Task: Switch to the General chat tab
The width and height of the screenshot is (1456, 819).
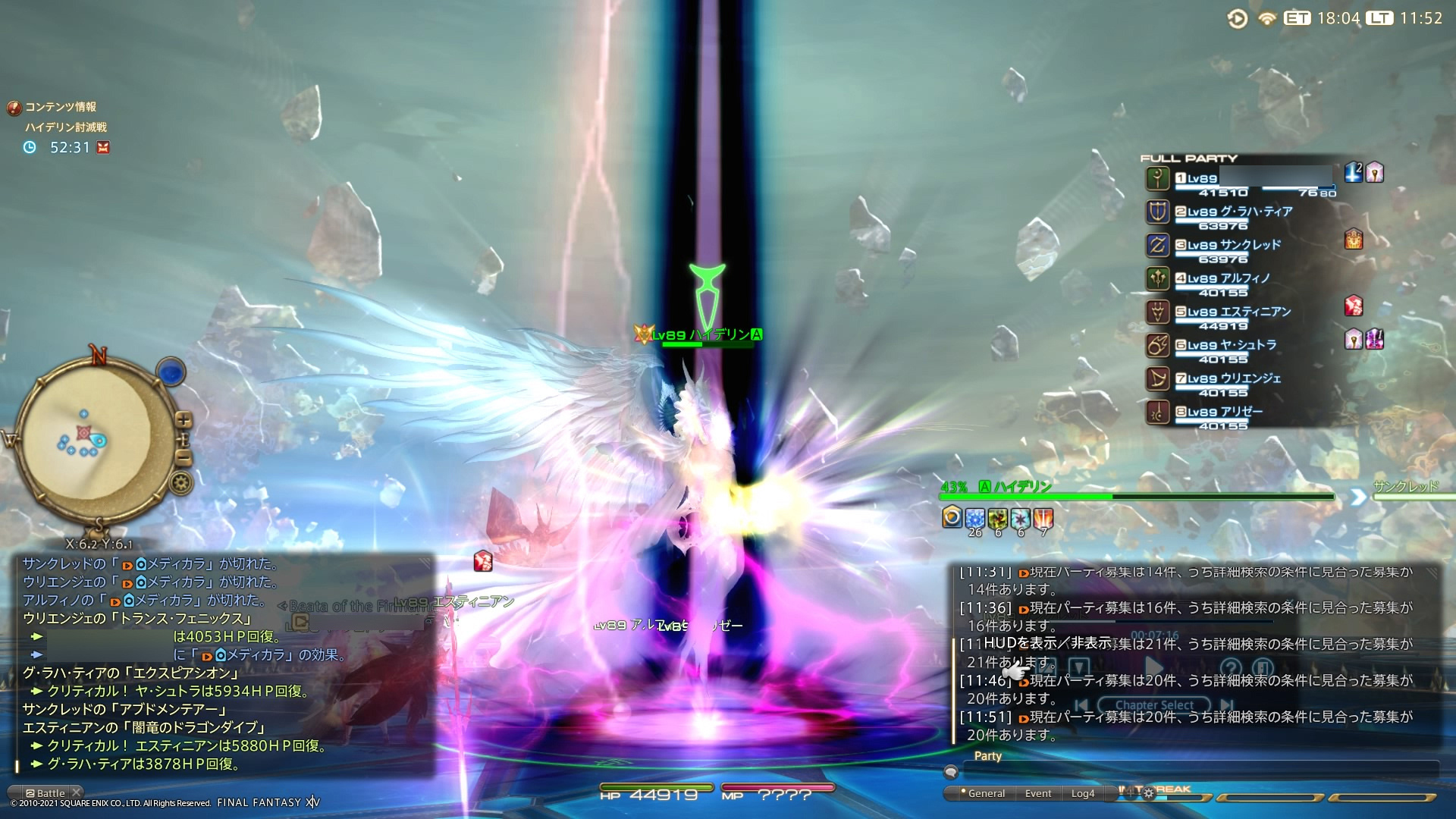Action: pos(986,794)
